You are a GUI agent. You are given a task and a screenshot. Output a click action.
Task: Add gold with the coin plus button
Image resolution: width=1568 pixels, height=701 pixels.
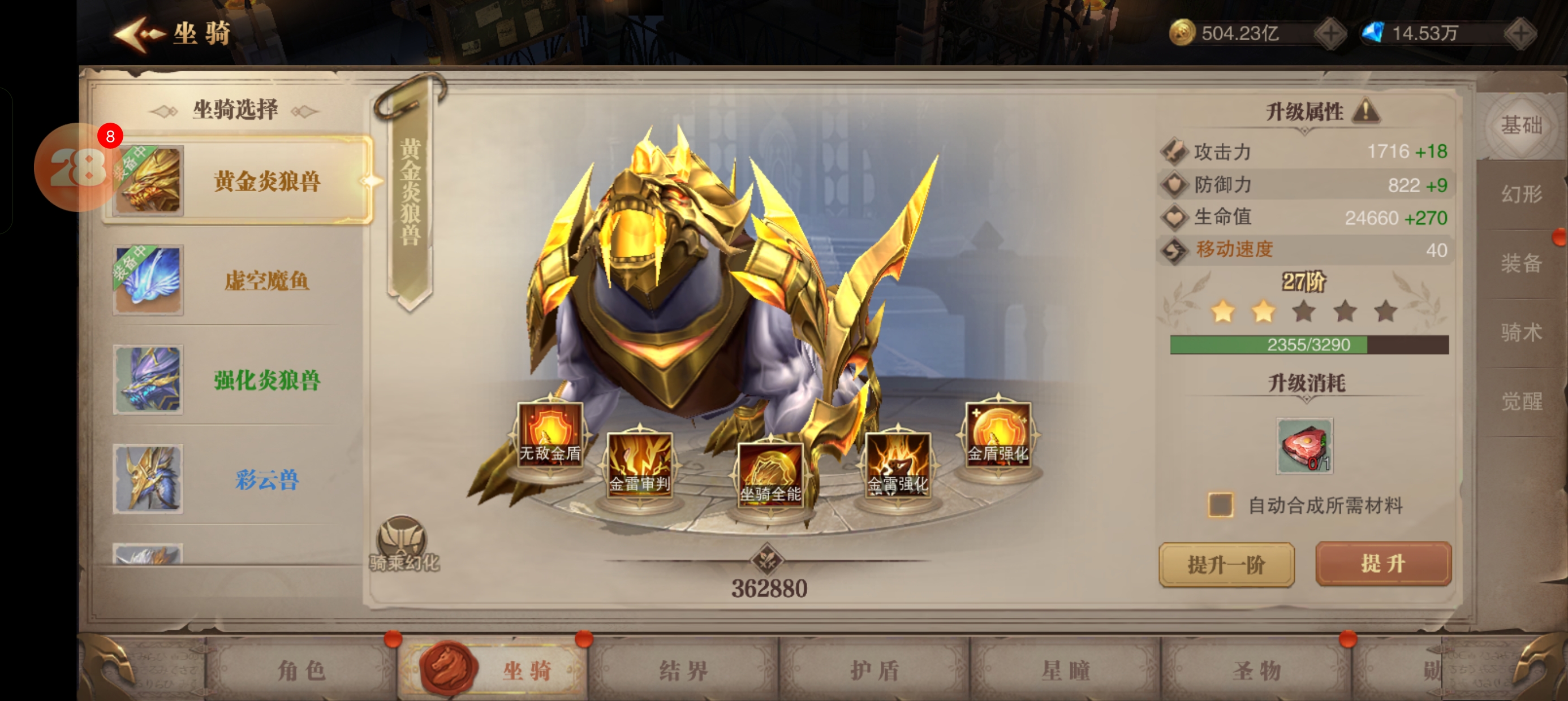tap(1330, 33)
